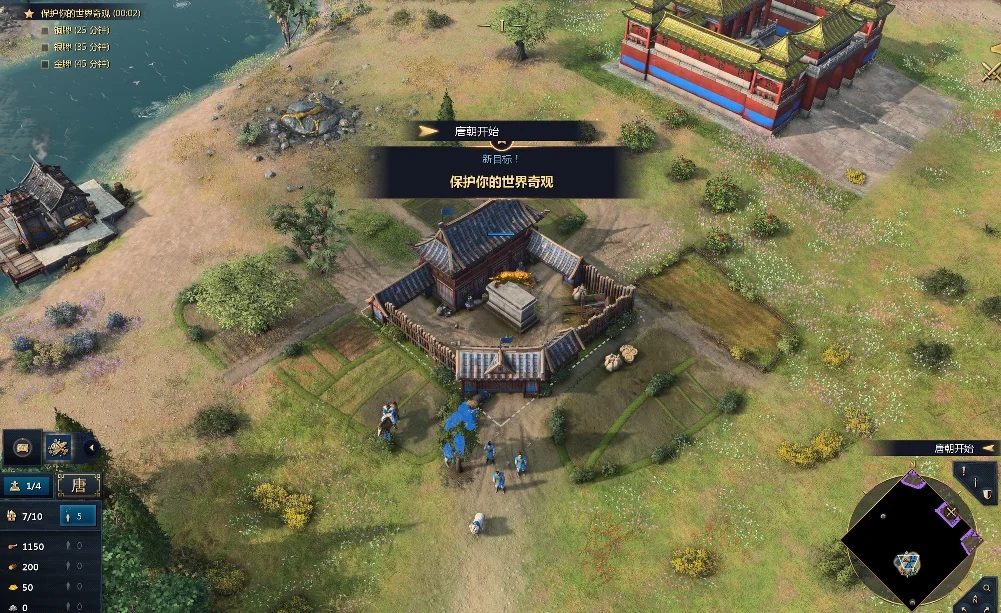Image resolution: width=1001 pixels, height=613 pixels.
Task: Open the scroll icon panel button
Action: point(22,447)
